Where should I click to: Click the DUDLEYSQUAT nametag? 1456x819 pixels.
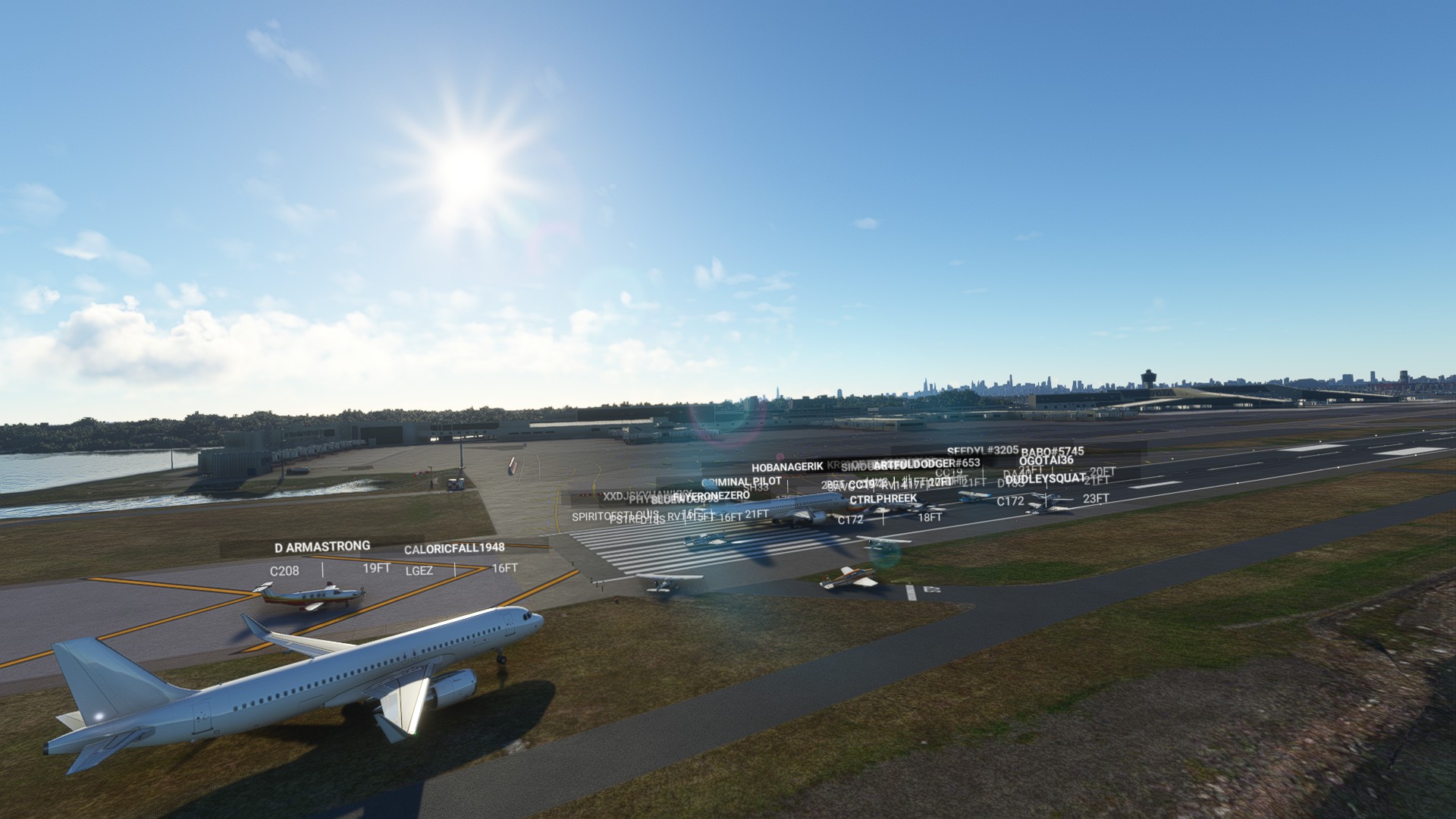click(1045, 481)
